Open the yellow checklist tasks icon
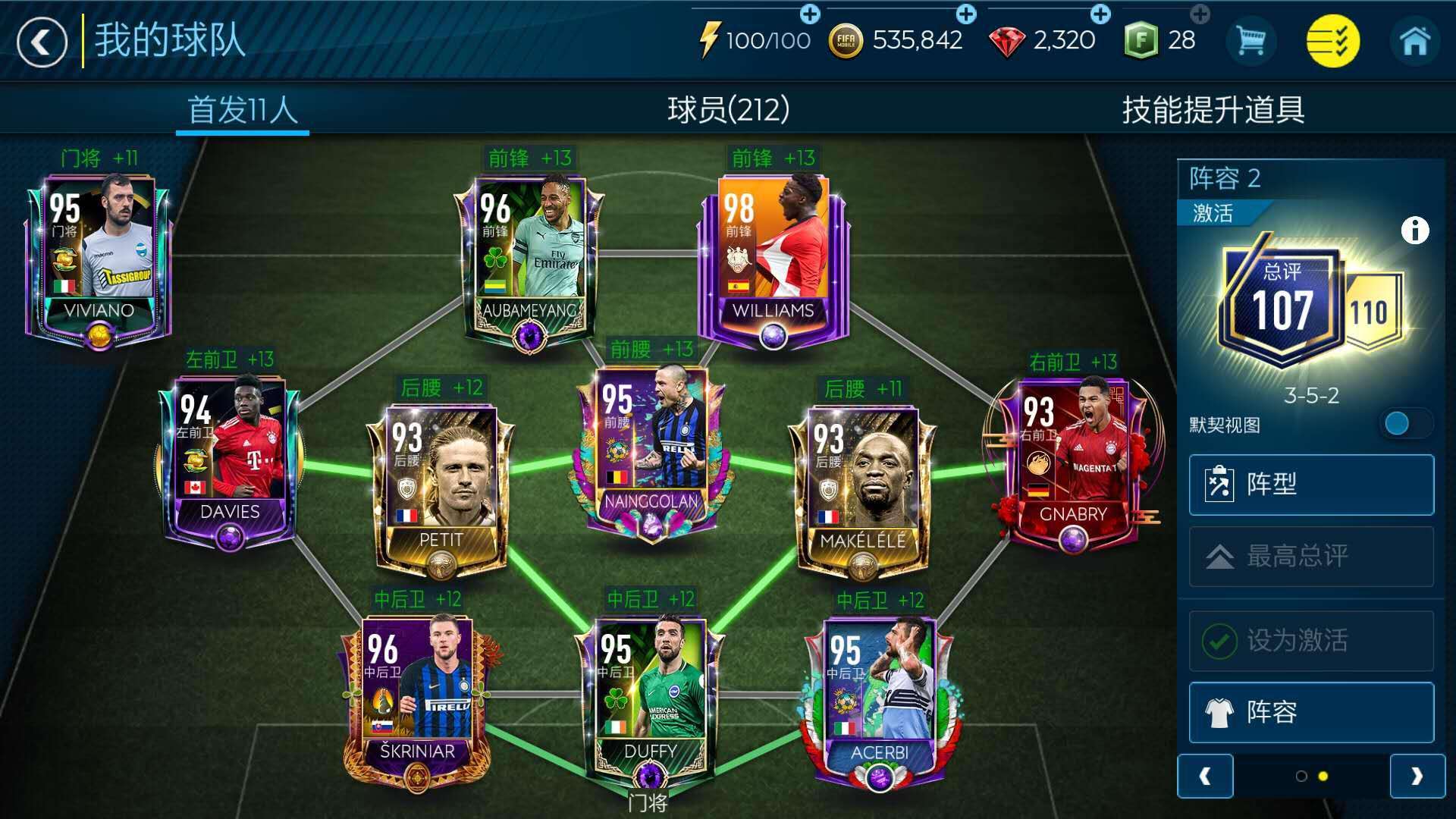The height and width of the screenshot is (819, 1456). coord(1332,41)
